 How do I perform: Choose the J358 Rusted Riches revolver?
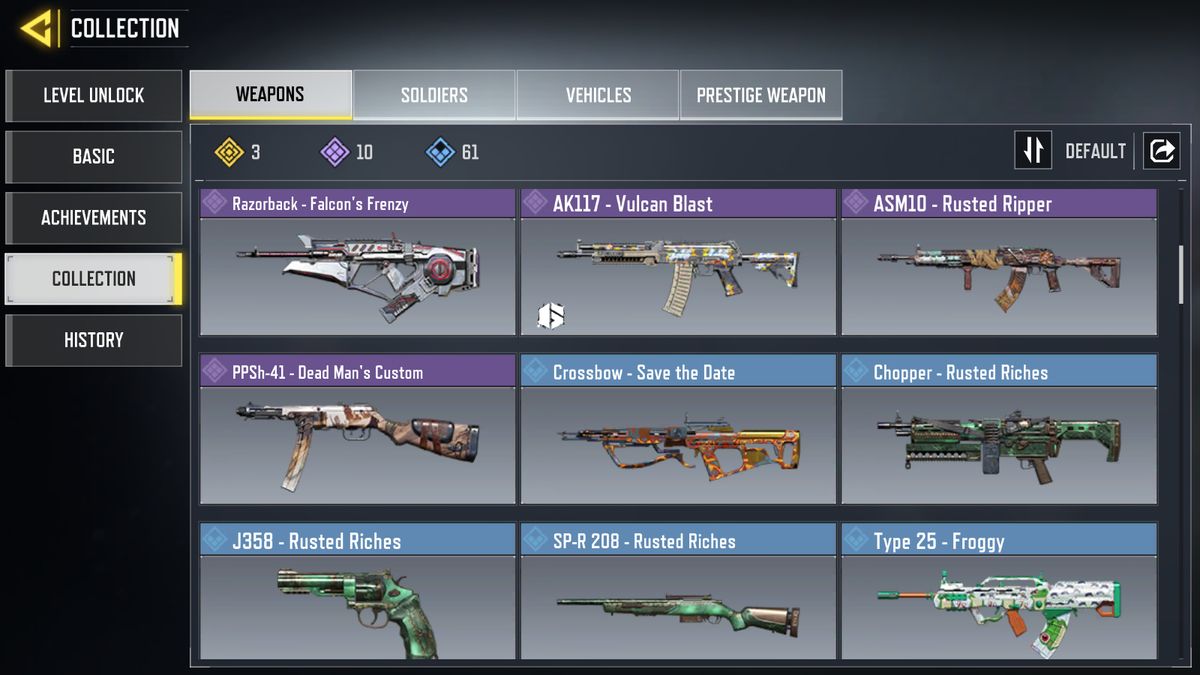point(357,593)
